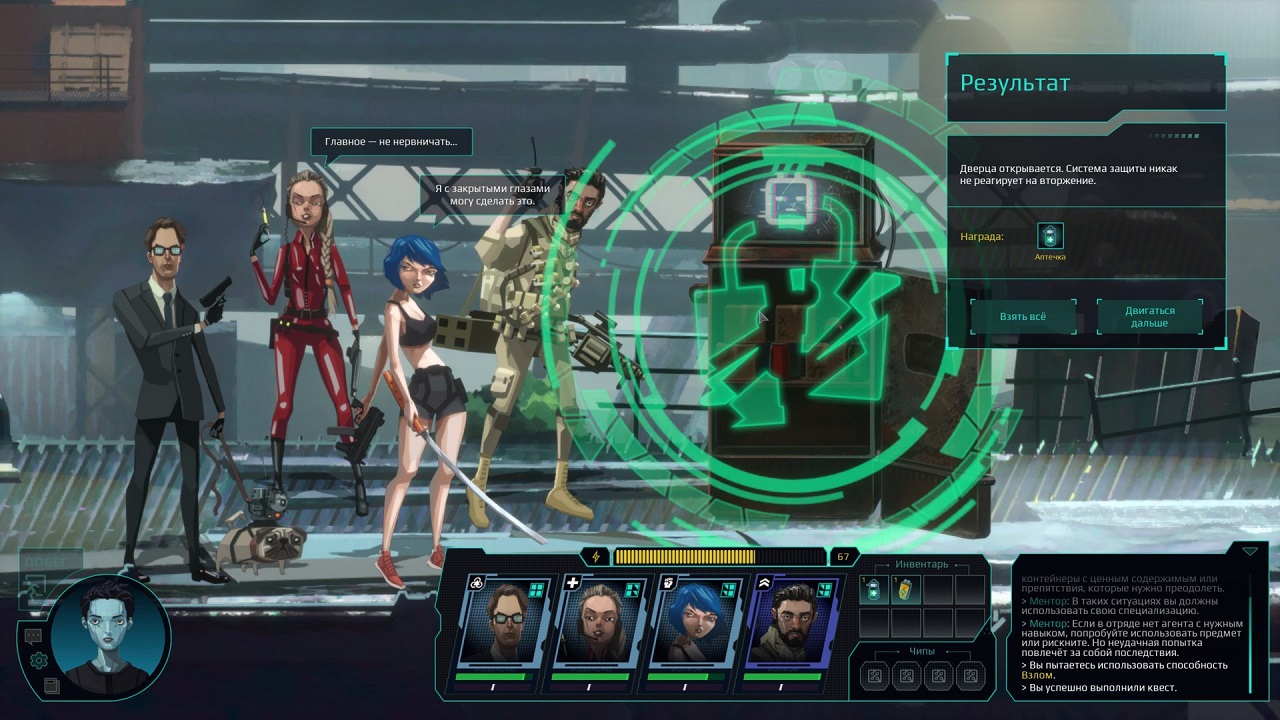Image resolution: width=1280 pixels, height=720 pixels.
Task: Open the chat bubble log icon
Action: 33,635
